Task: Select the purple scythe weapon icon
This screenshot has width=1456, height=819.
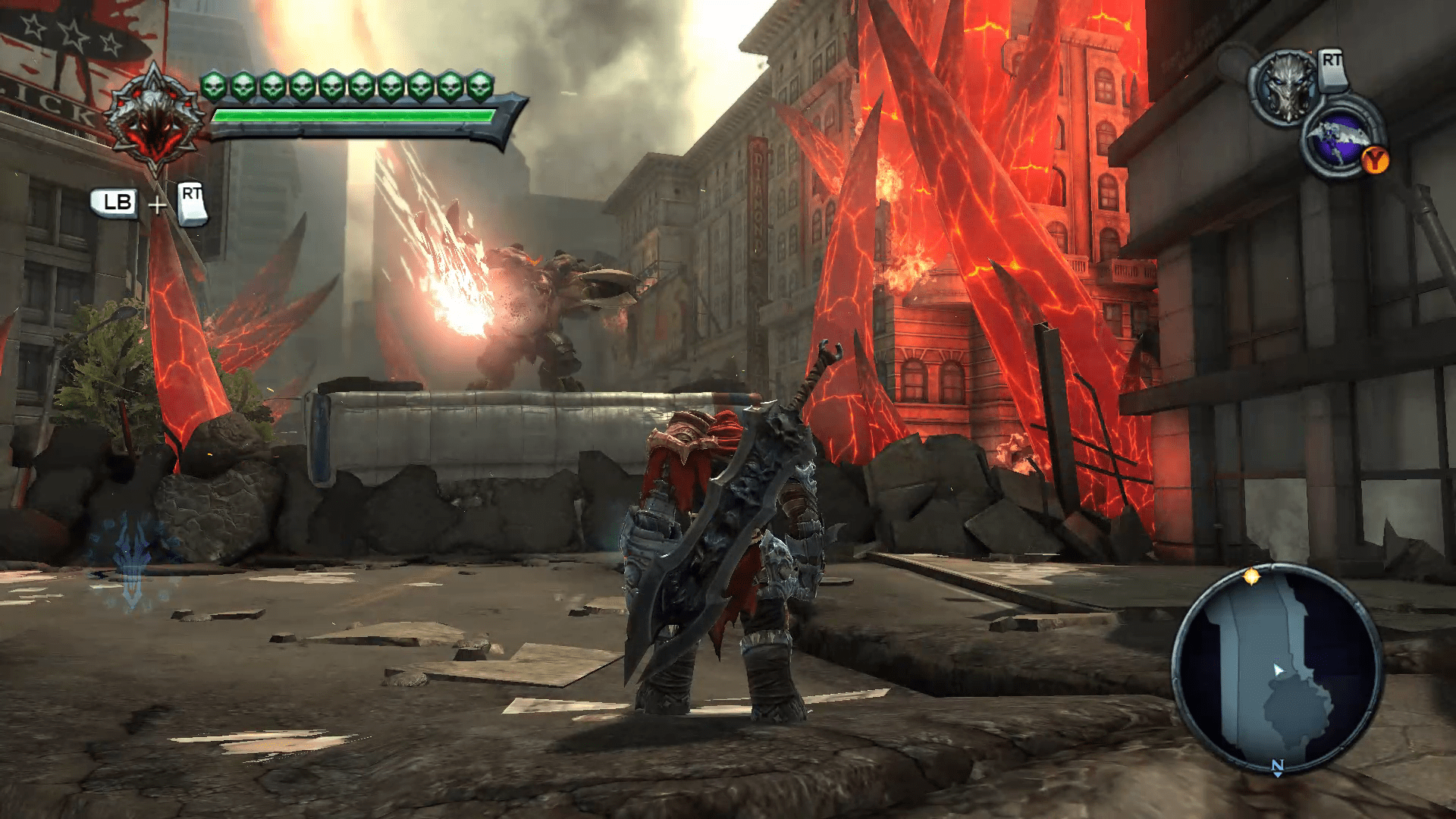Action: click(1335, 144)
